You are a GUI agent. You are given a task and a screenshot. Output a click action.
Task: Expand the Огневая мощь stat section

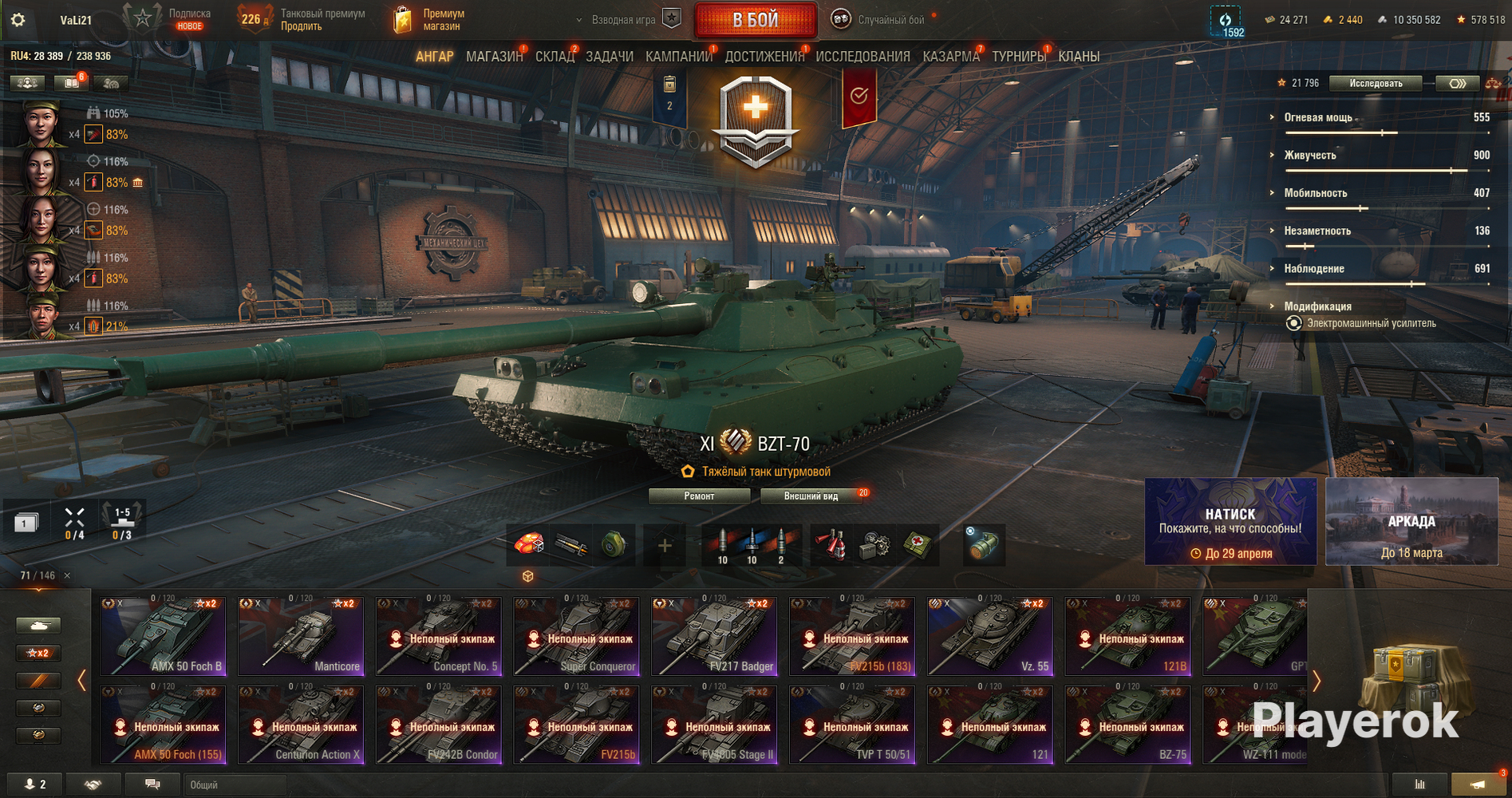(x=1317, y=117)
